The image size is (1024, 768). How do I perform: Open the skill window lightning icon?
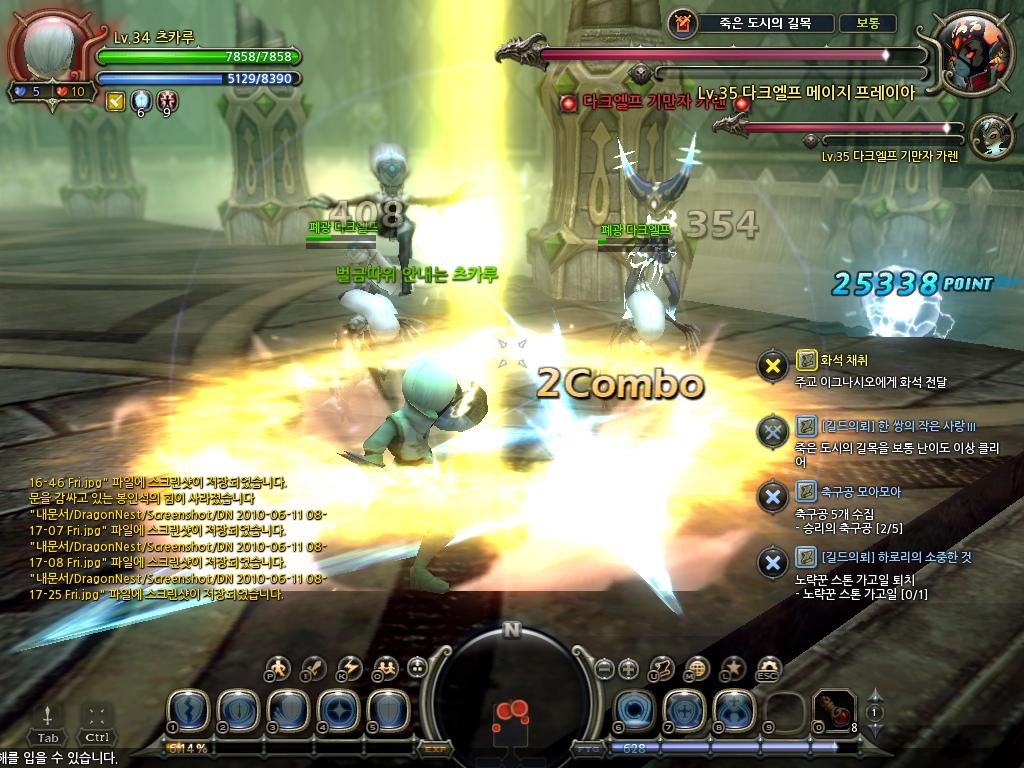[349, 668]
